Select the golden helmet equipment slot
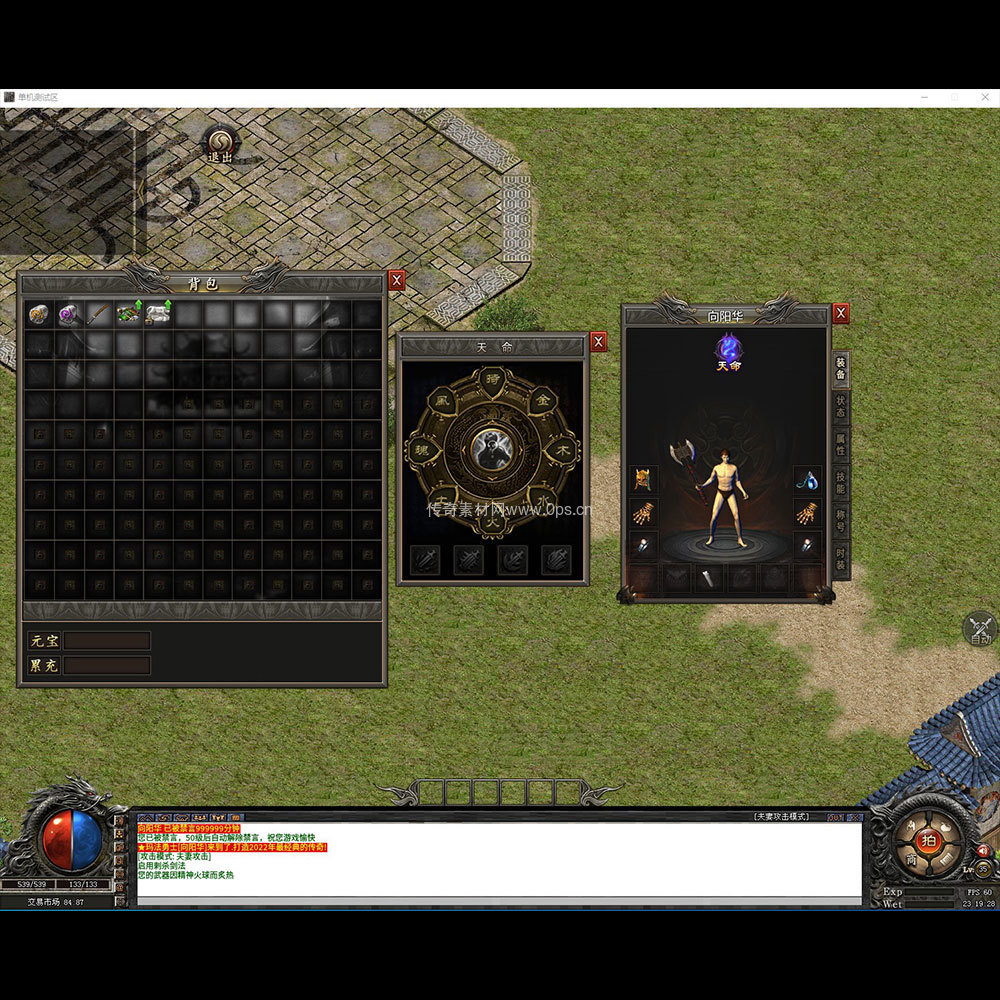The width and height of the screenshot is (1000, 1000). point(643,480)
